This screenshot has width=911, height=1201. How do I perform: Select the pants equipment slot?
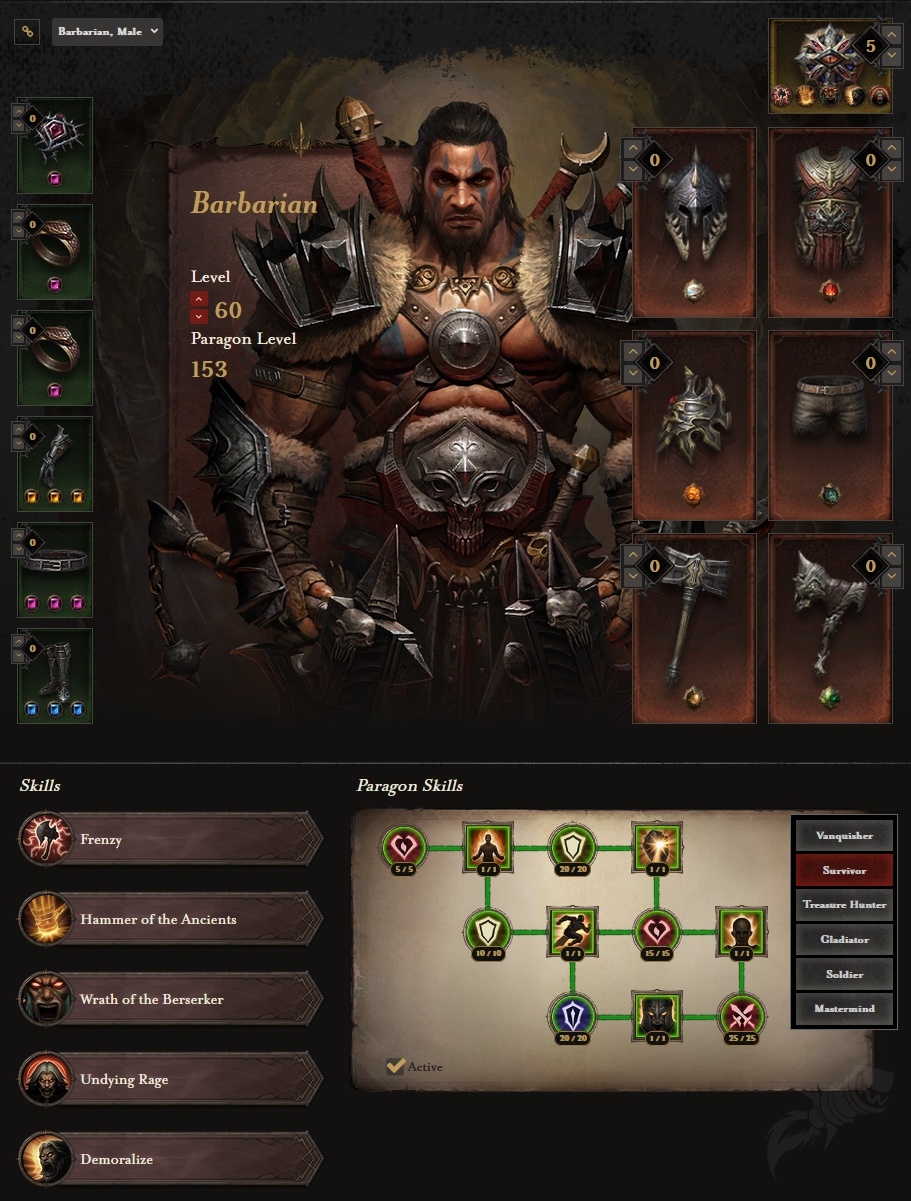[x=830, y=425]
